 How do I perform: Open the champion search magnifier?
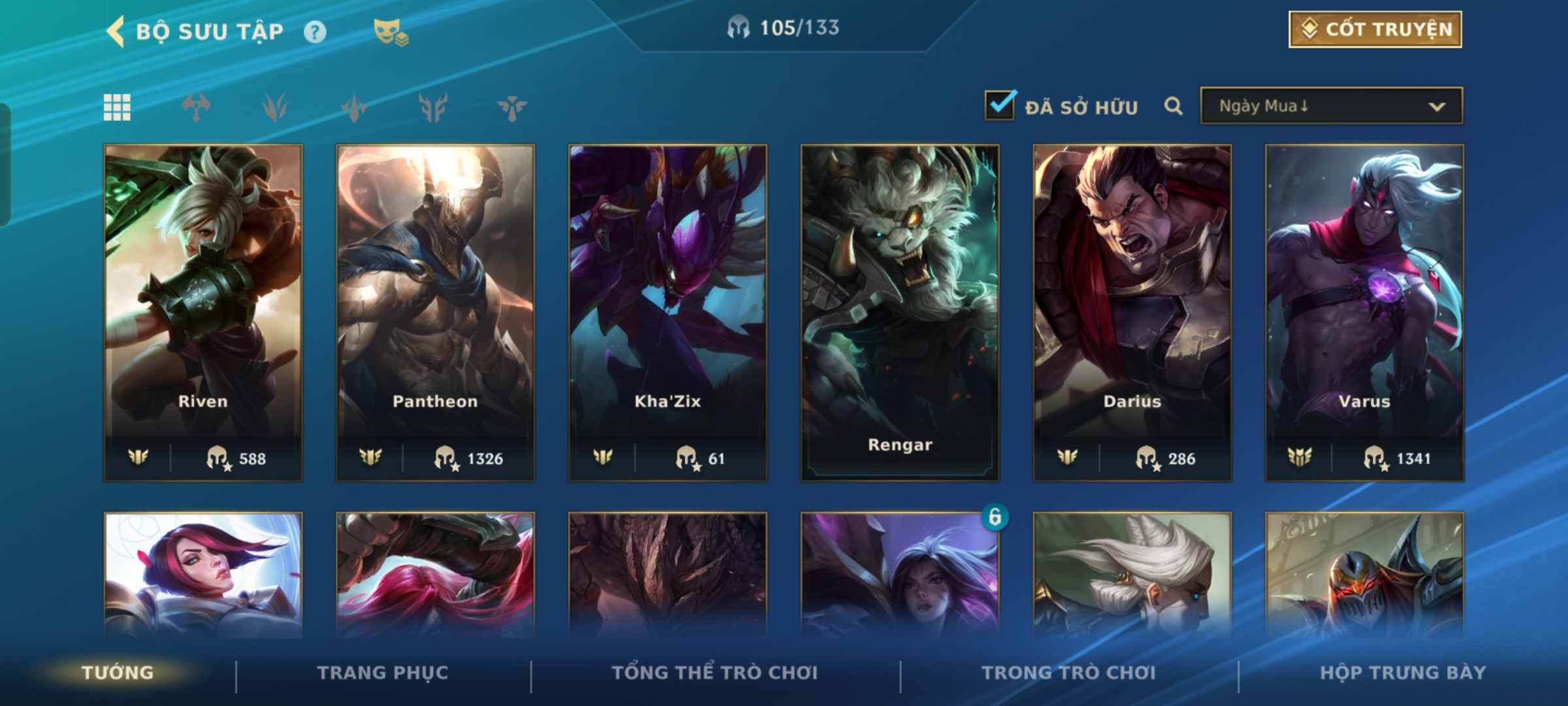pos(1173,106)
